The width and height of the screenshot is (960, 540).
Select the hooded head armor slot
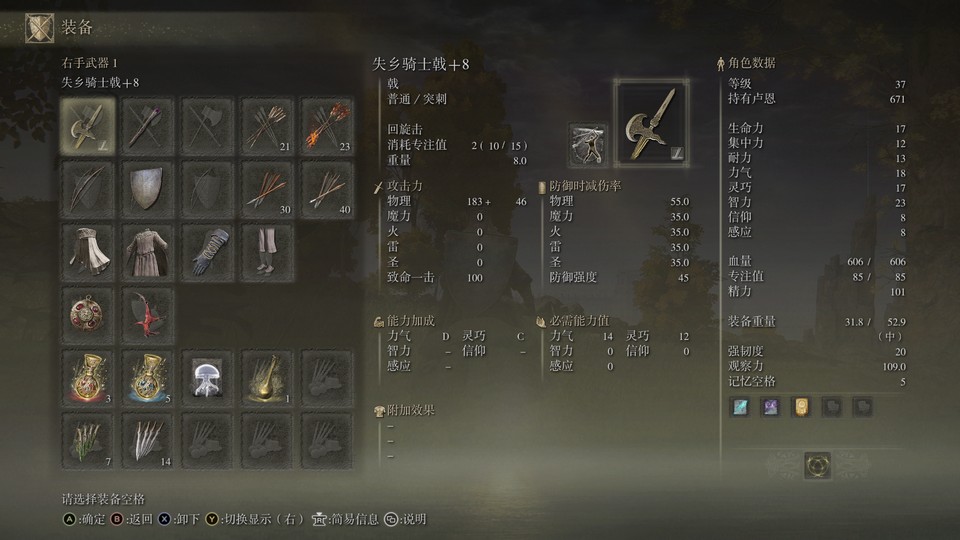[x=88, y=252]
